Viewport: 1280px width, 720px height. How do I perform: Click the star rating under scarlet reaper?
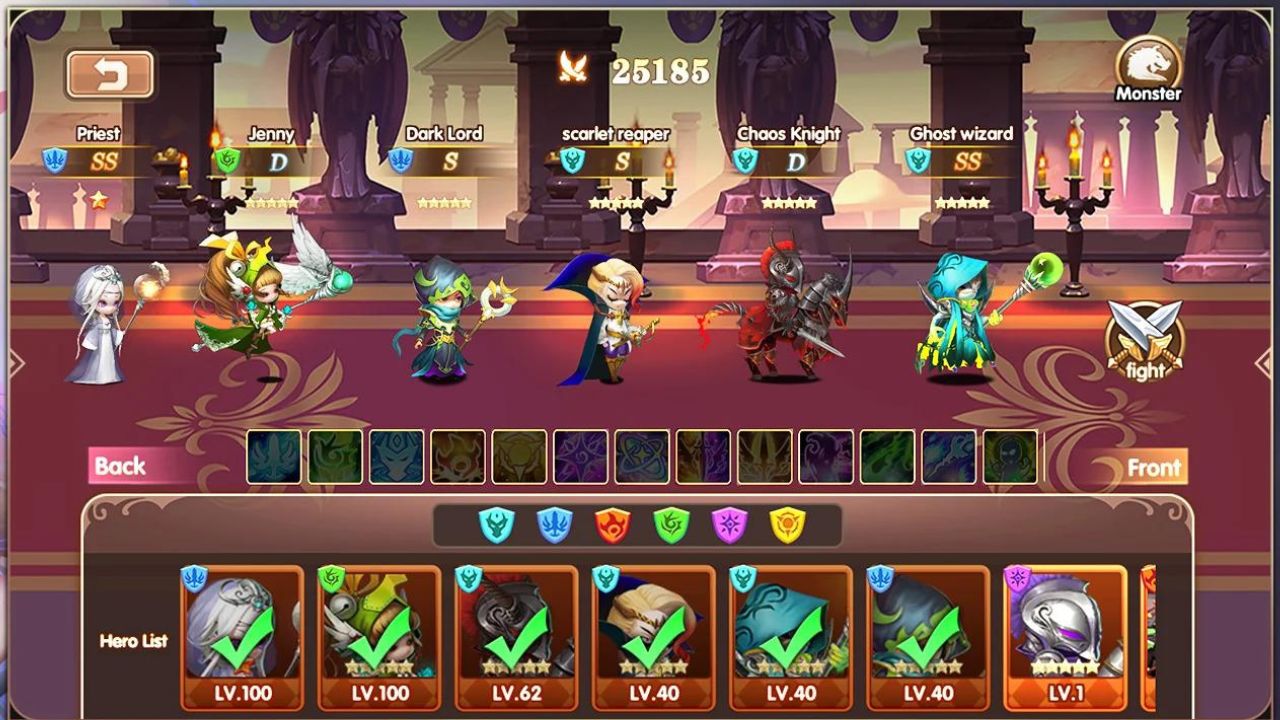pos(618,200)
